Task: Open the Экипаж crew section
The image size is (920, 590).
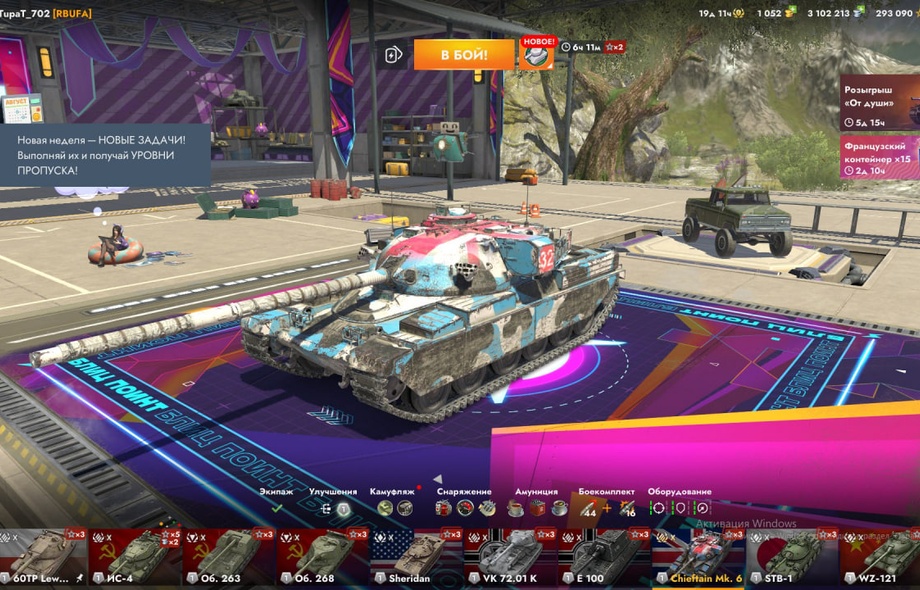Action: click(277, 508)
